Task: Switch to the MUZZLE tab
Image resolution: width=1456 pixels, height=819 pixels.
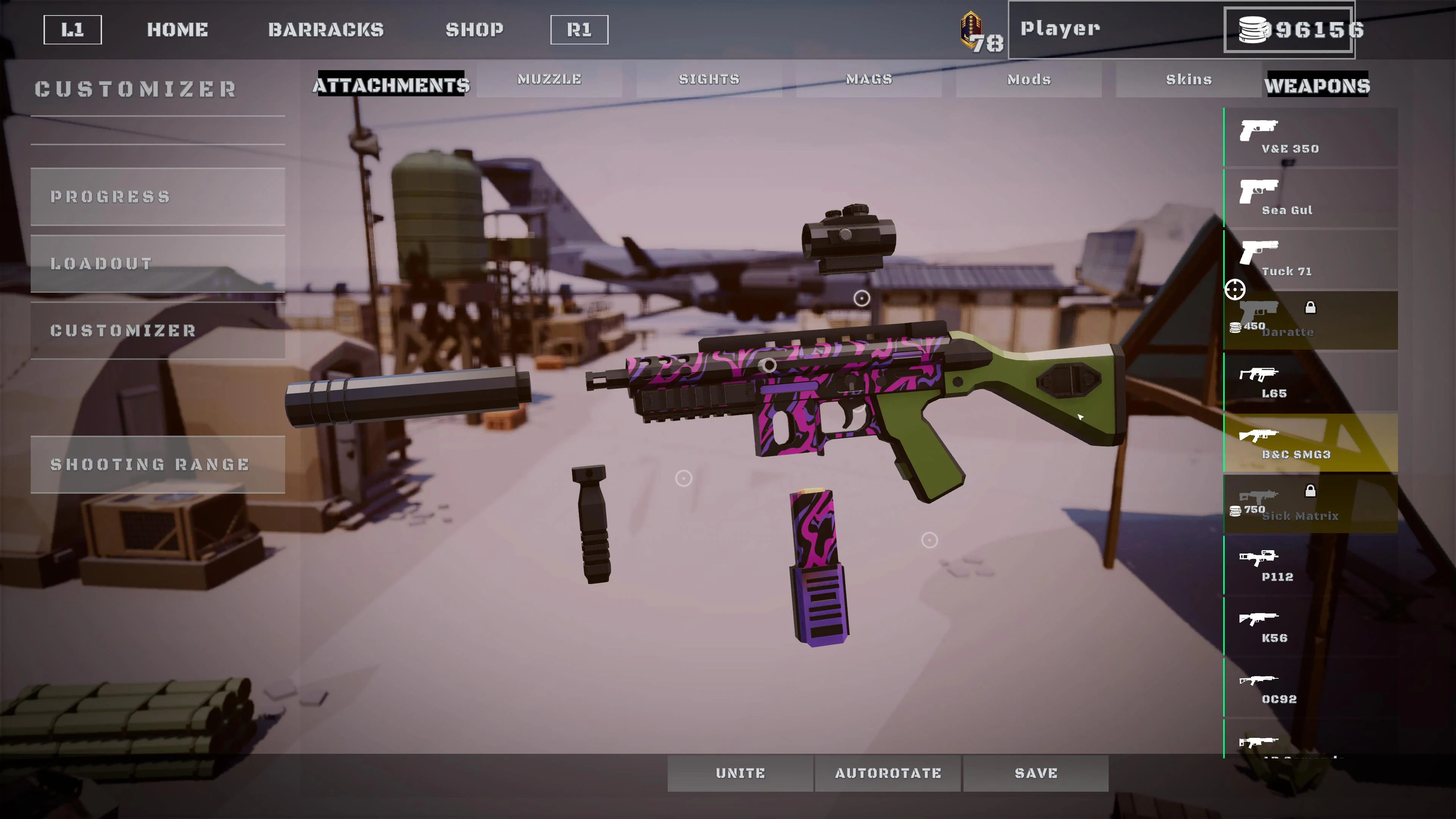Action: click(549, 80)
